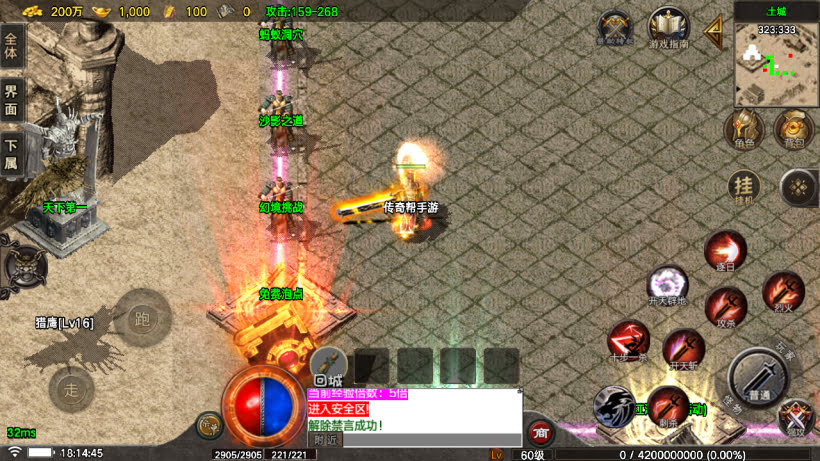This screenshot has height=461, width=820.
Task: Switch chat to the 附近 nearby channel
Action: click(326, 439)
